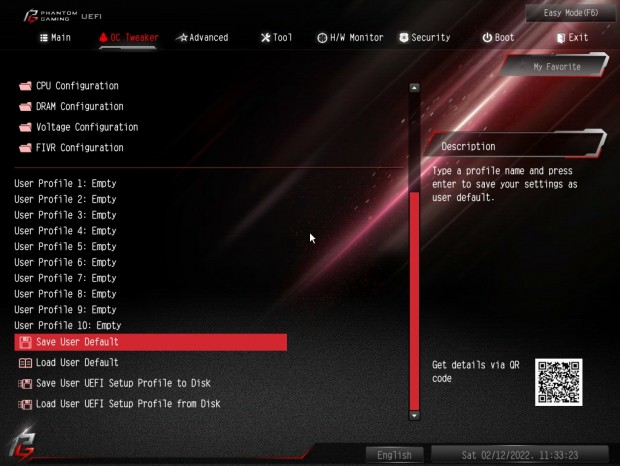Save User UEFI Setup Profile to Disk
Image resolution: width=620 pixels, height=466 pixels.
click(x=123, y=383)
